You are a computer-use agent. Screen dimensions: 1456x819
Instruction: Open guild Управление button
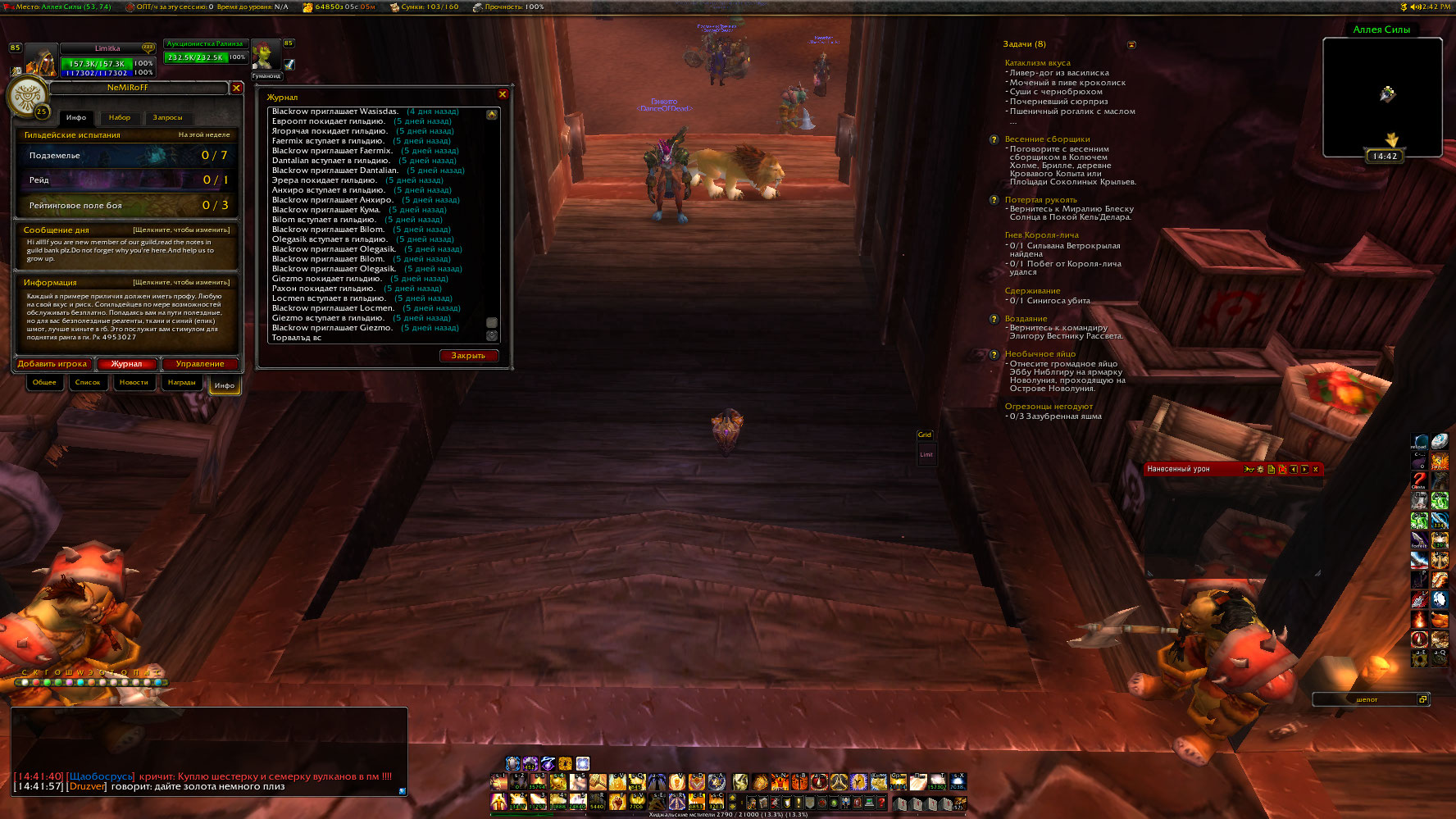click(x=199, y=364)
